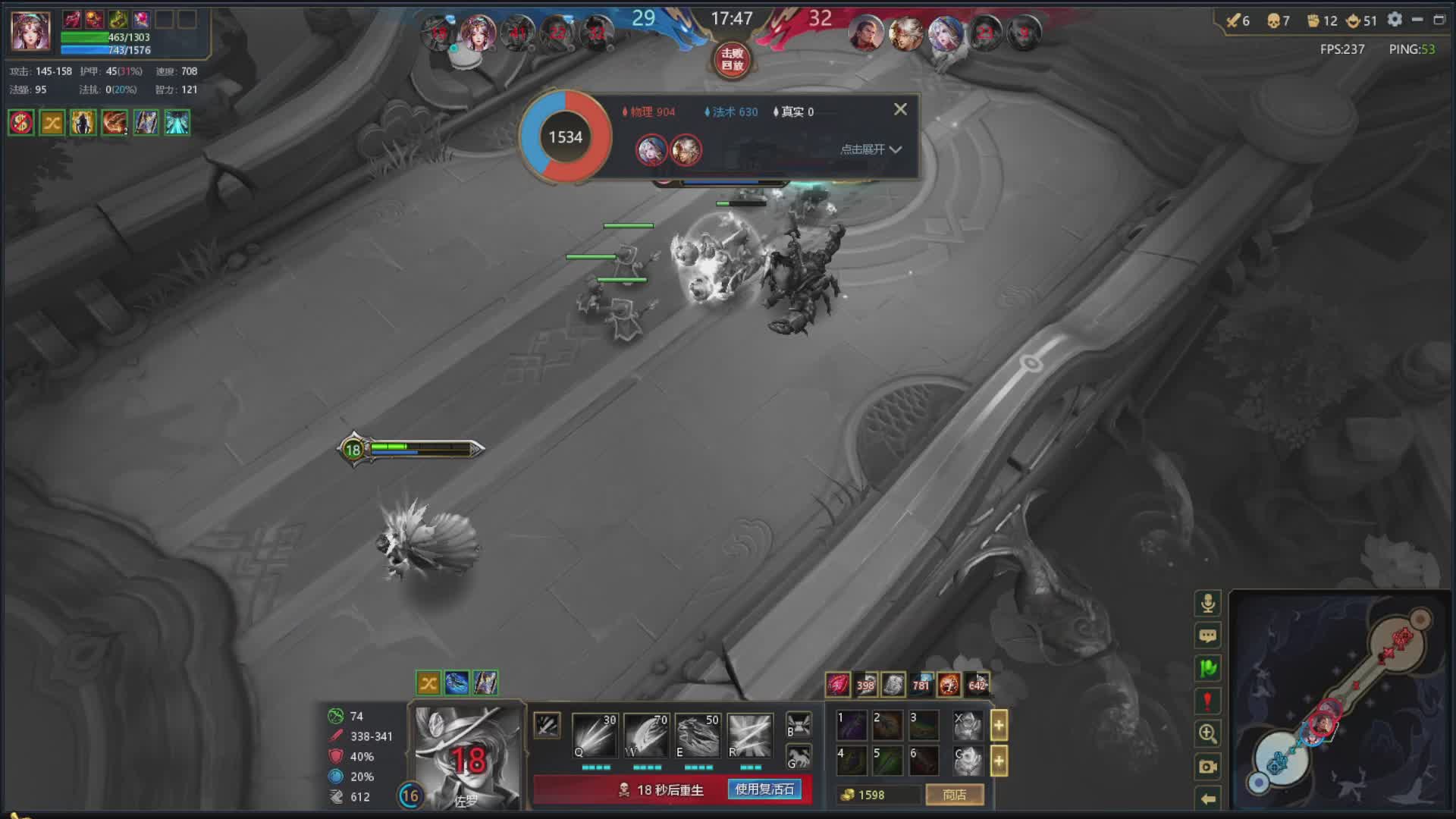
Task: Close the damage recap panel
Action: (x=900, y=110)
